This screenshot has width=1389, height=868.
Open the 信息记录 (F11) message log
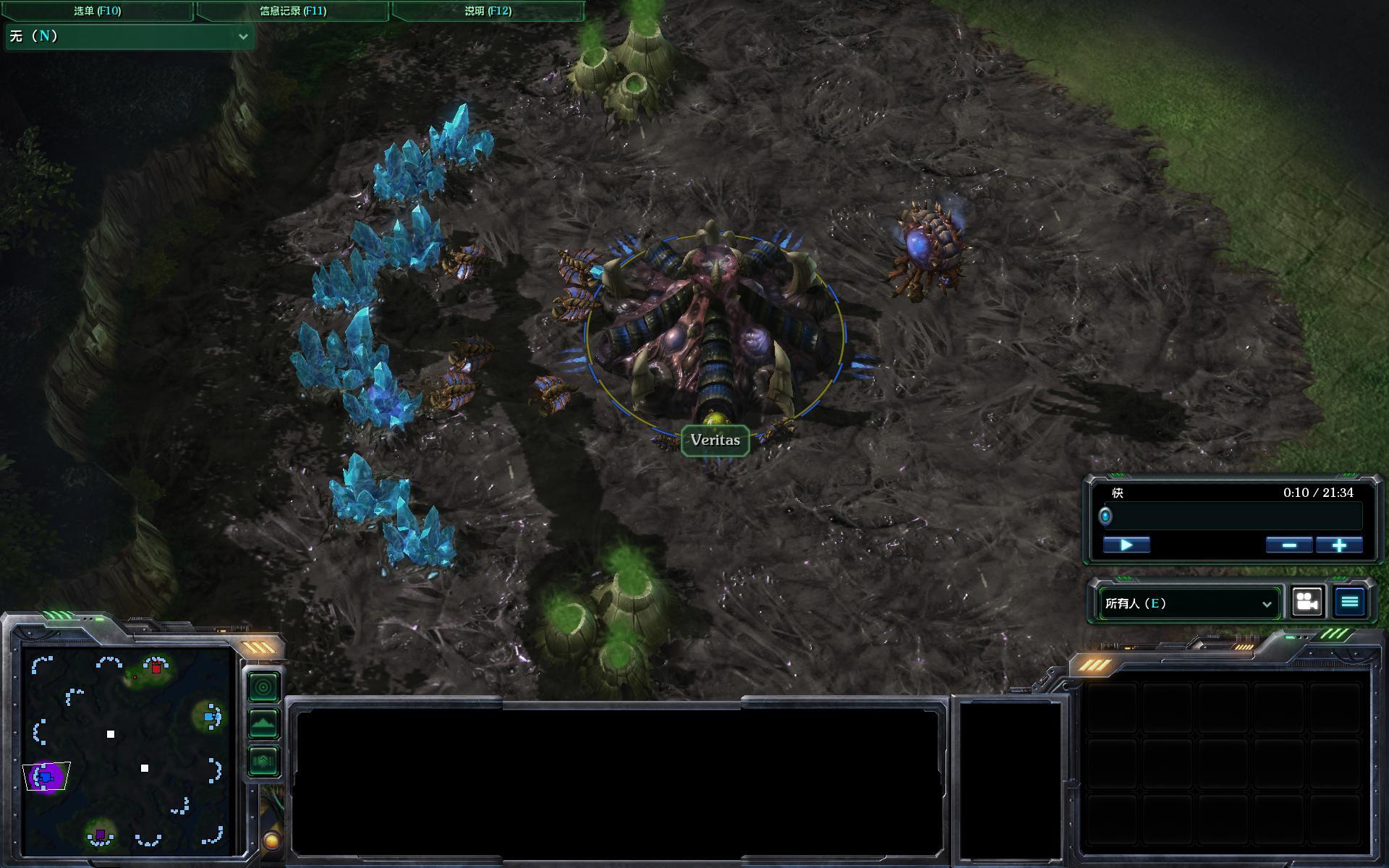[293, 11]
